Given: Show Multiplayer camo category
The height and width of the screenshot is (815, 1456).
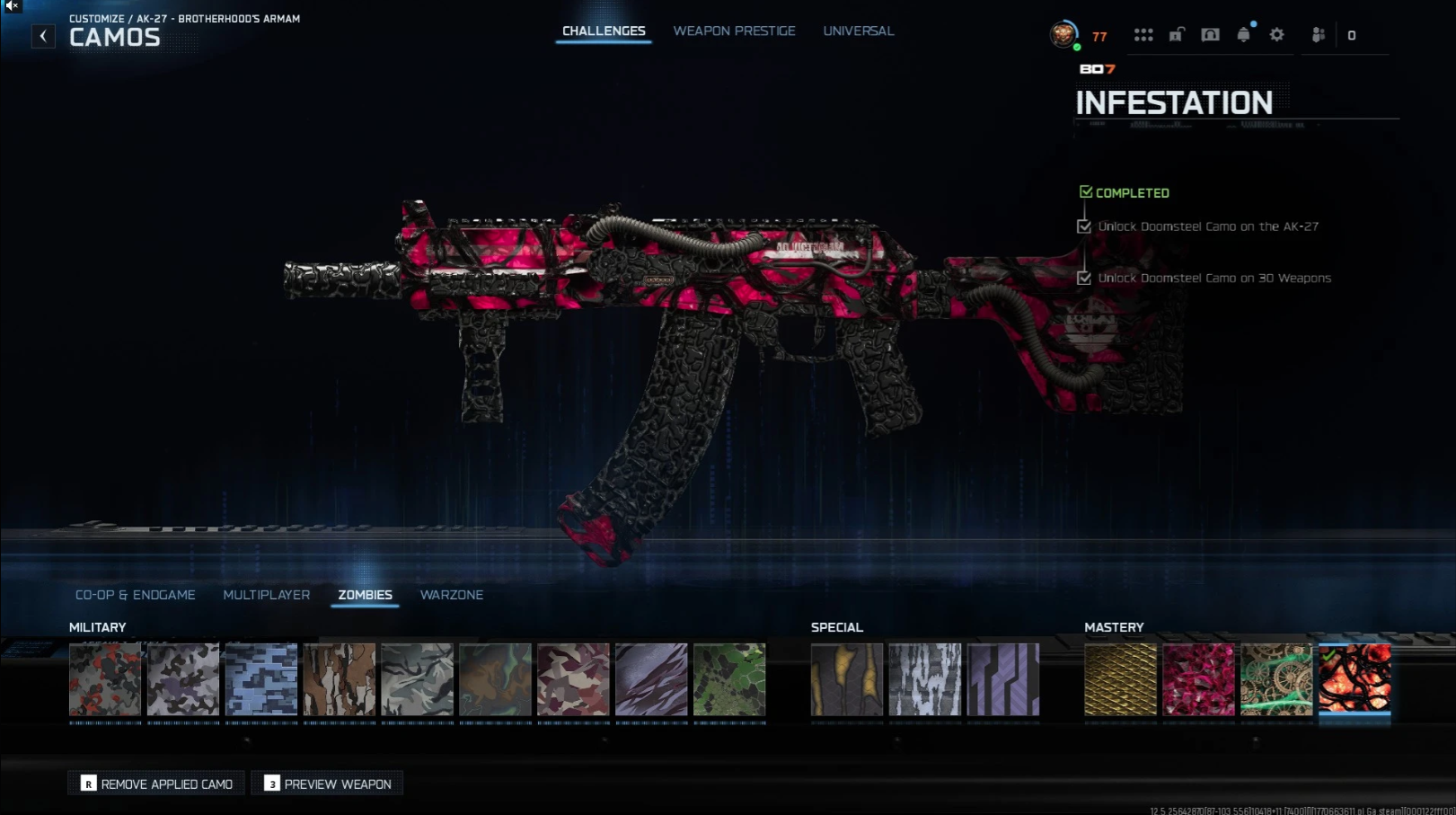Looking at the screenshot, I should (266, 595).
